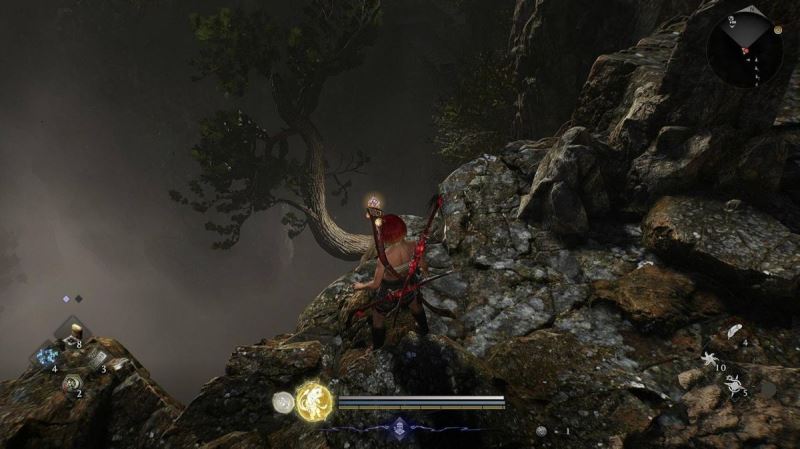This screenshot has width=800, height=449.
Task: Select the white feather item with count 4
Action: [734, 331]
